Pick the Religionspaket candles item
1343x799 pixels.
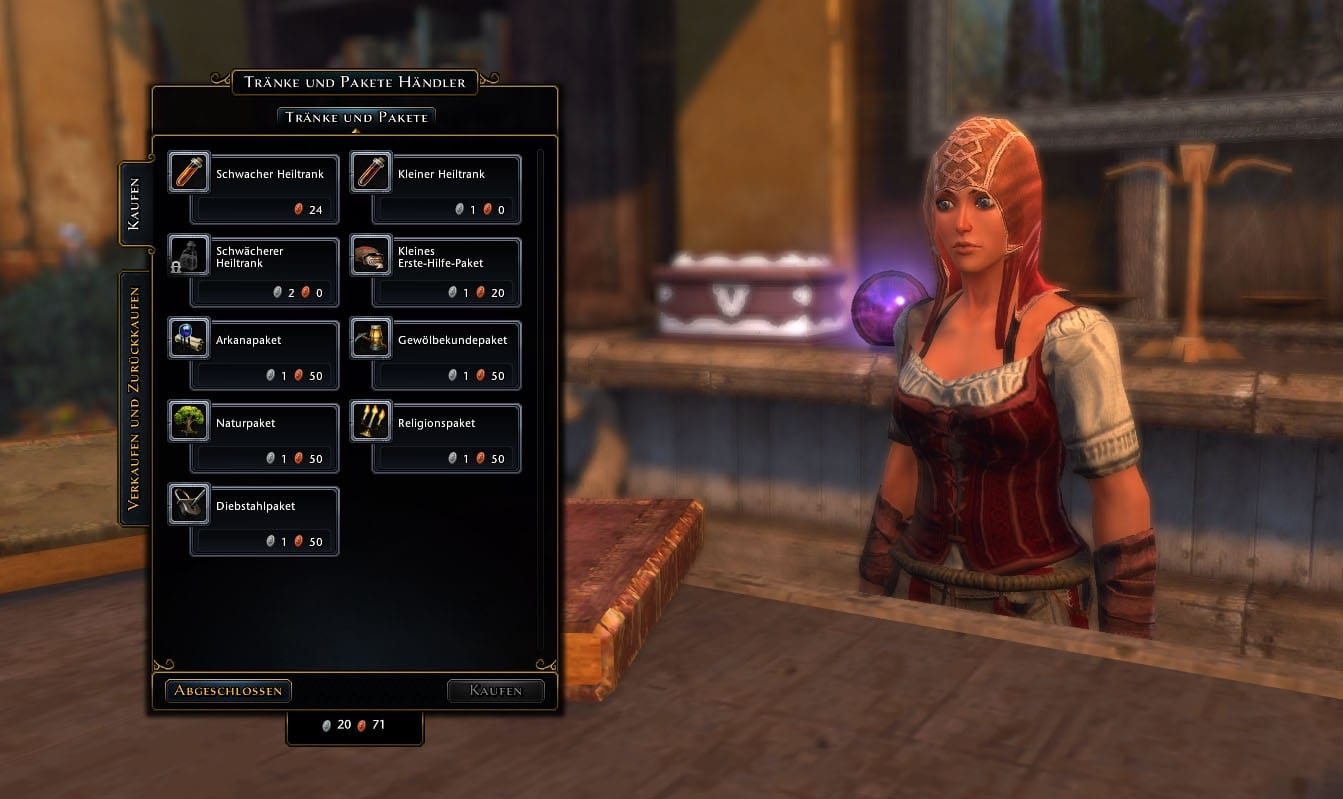pos(436,438)
